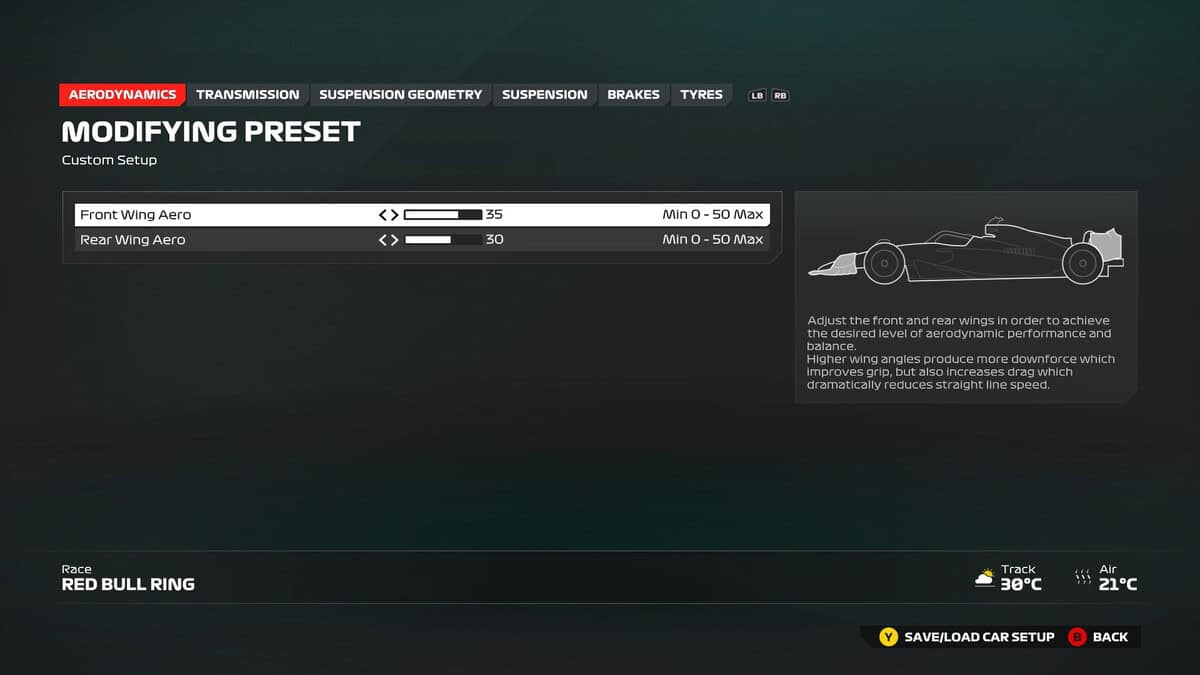Adjust the Front Wing Aero slider bar

point(442,215)
